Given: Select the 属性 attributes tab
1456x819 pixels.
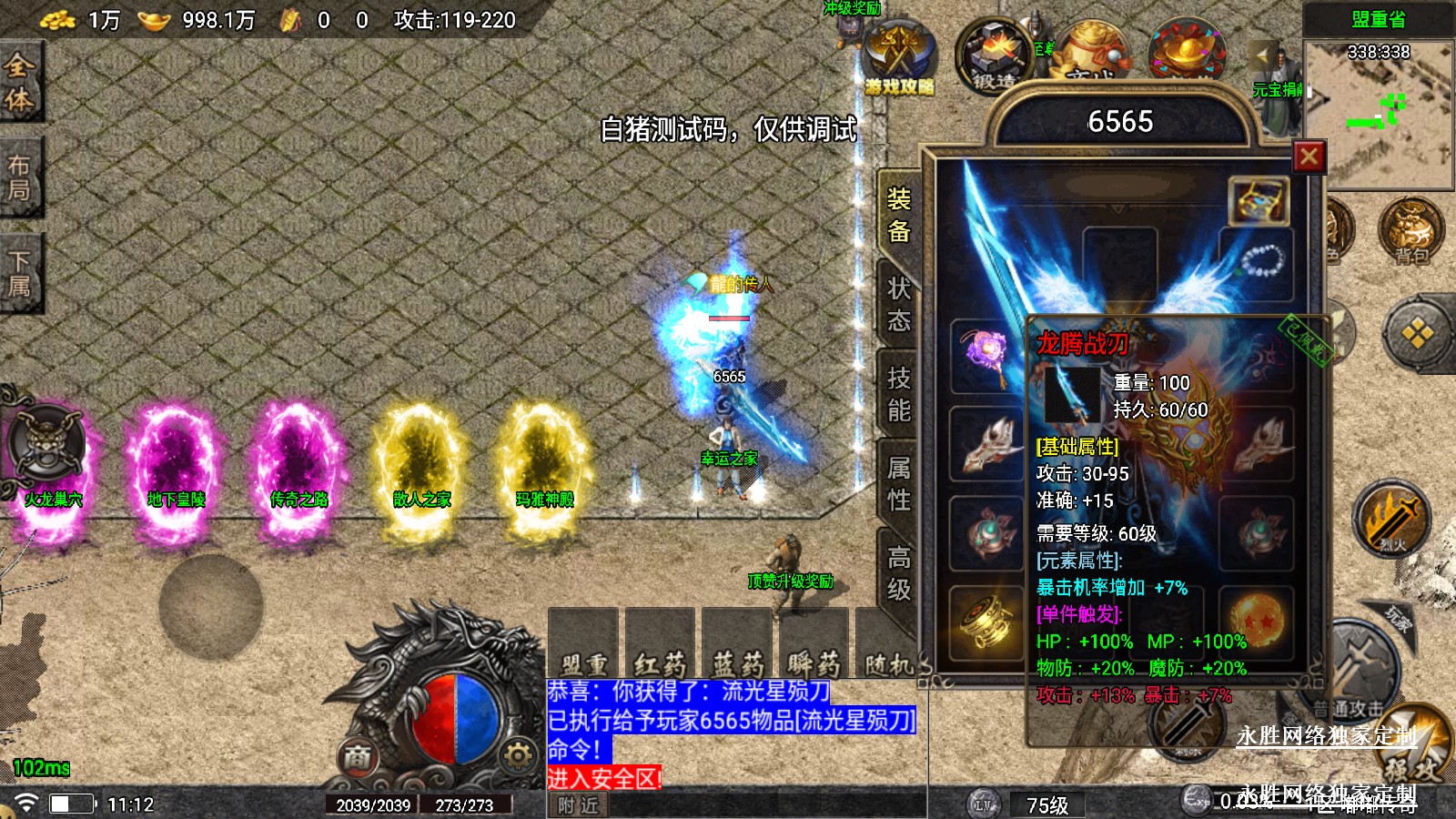Looking at the screenshot, I should coord(898,483).
